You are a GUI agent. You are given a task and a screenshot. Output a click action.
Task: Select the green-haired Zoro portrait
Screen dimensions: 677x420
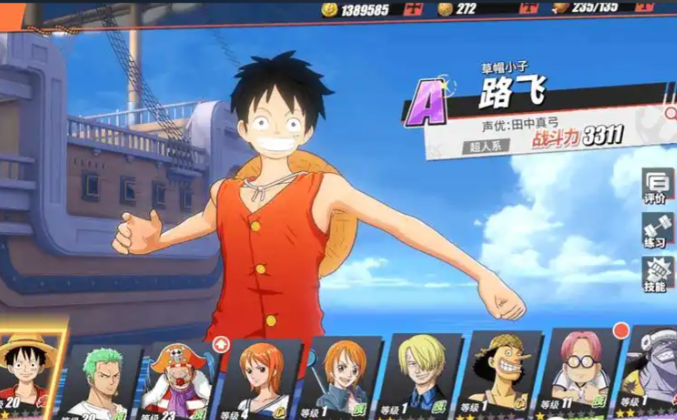tap(103, 378)
